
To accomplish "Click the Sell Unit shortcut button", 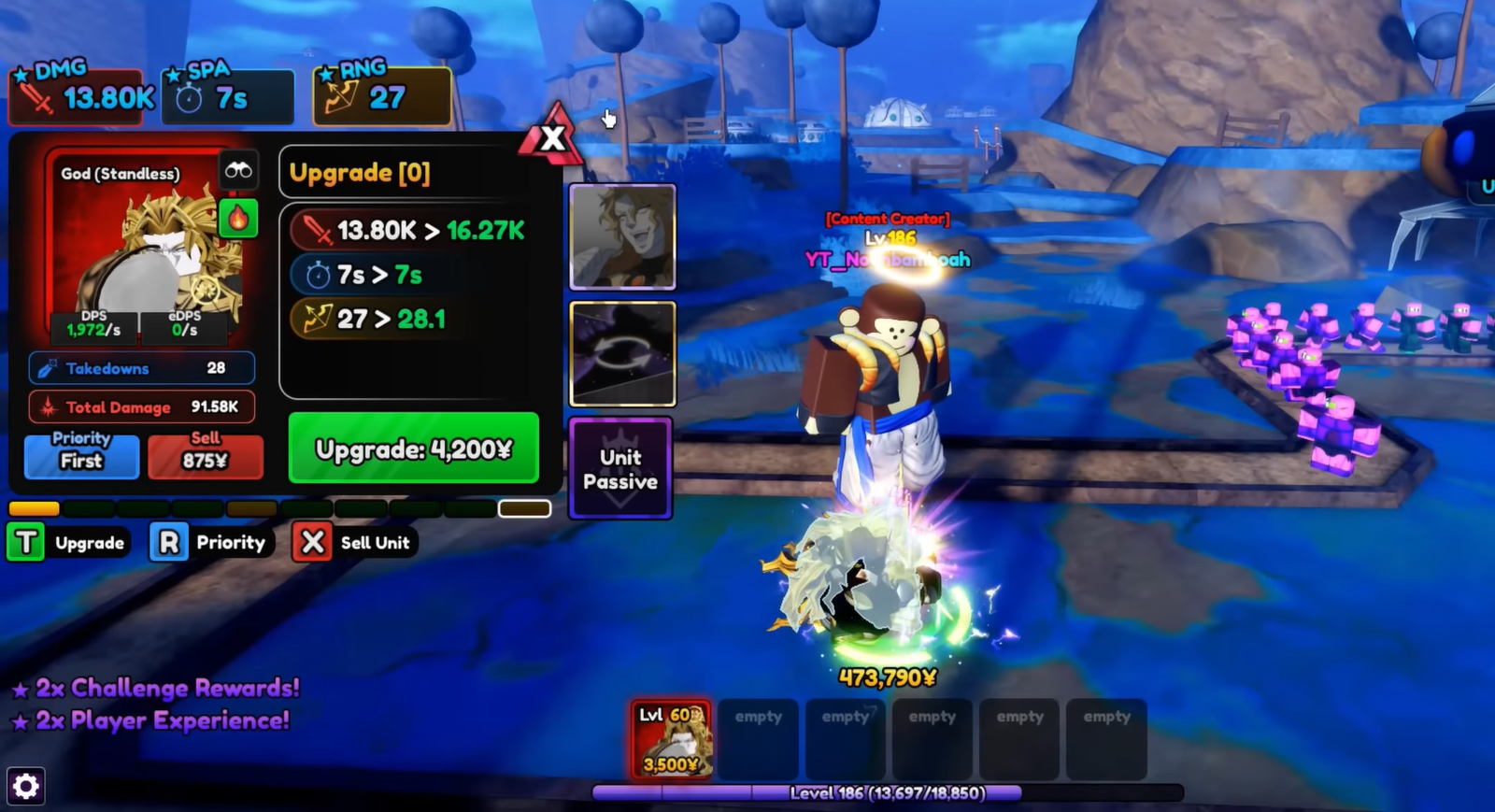I will [x=355, y=543].
